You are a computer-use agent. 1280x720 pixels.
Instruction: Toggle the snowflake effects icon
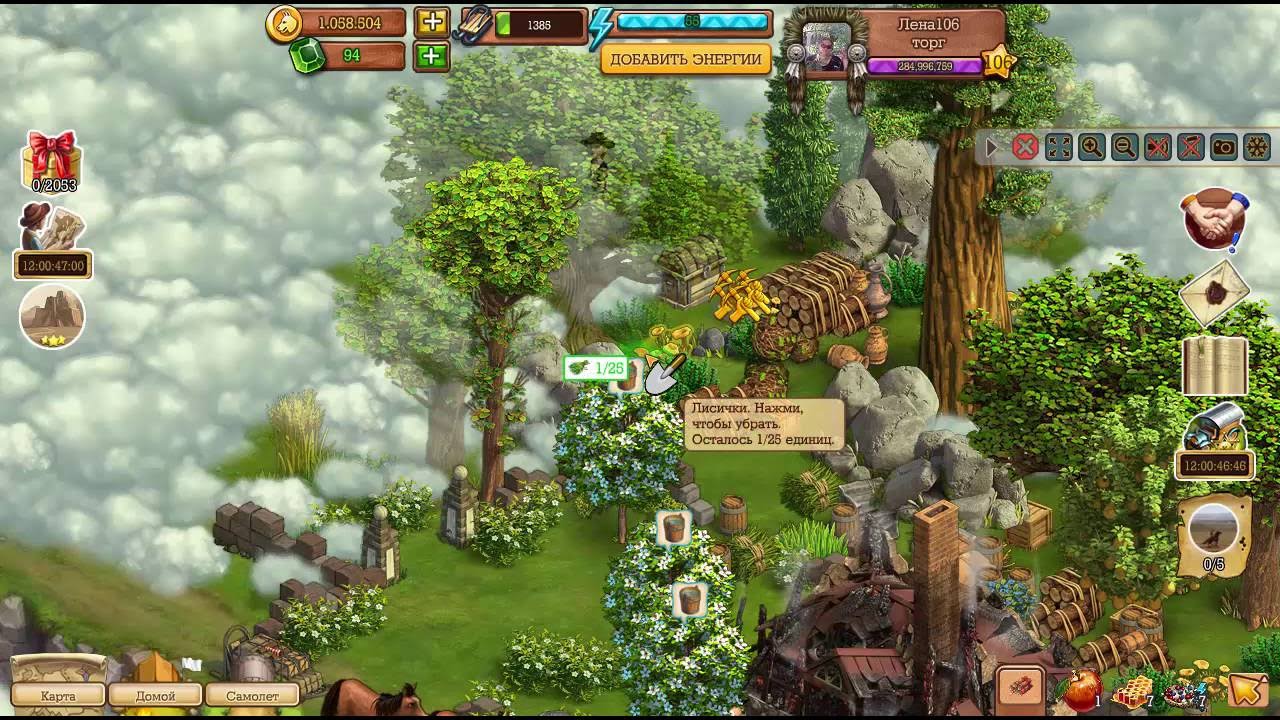click(x=1256, y=148)
